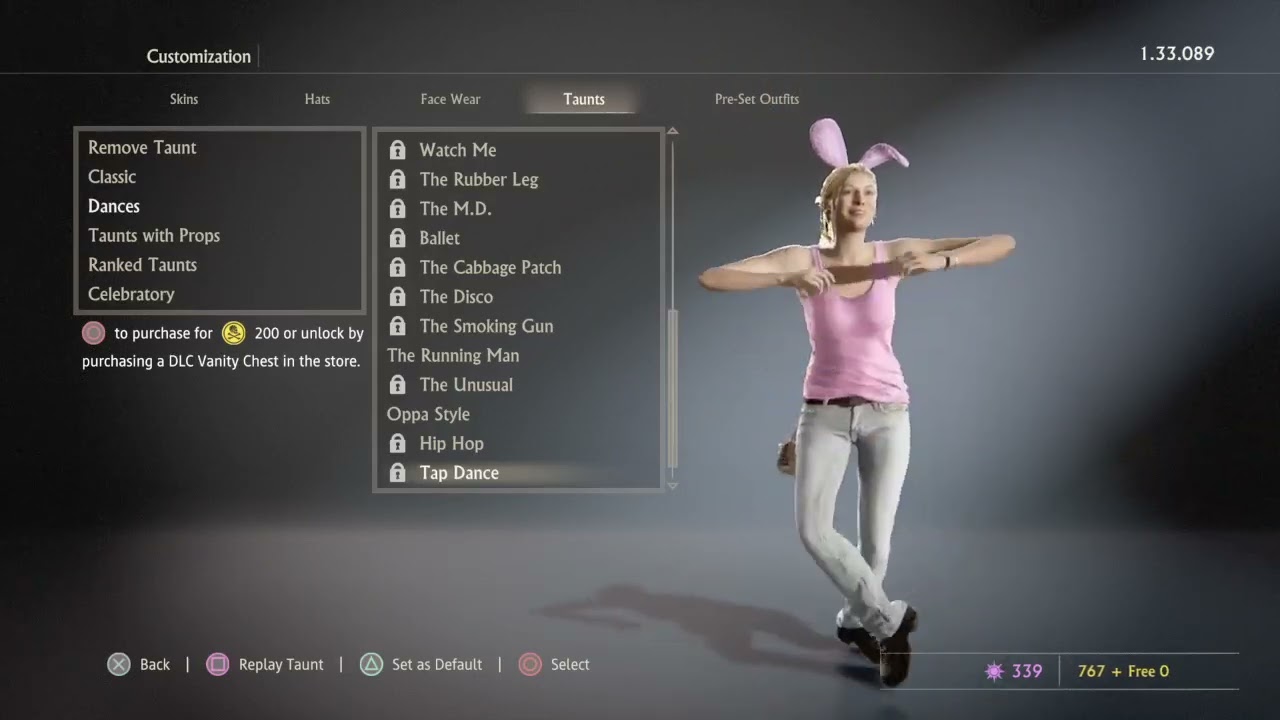Select the locked Hip Hop taunt
Screen dimensions: 1280x720
[x=451, y=444]
